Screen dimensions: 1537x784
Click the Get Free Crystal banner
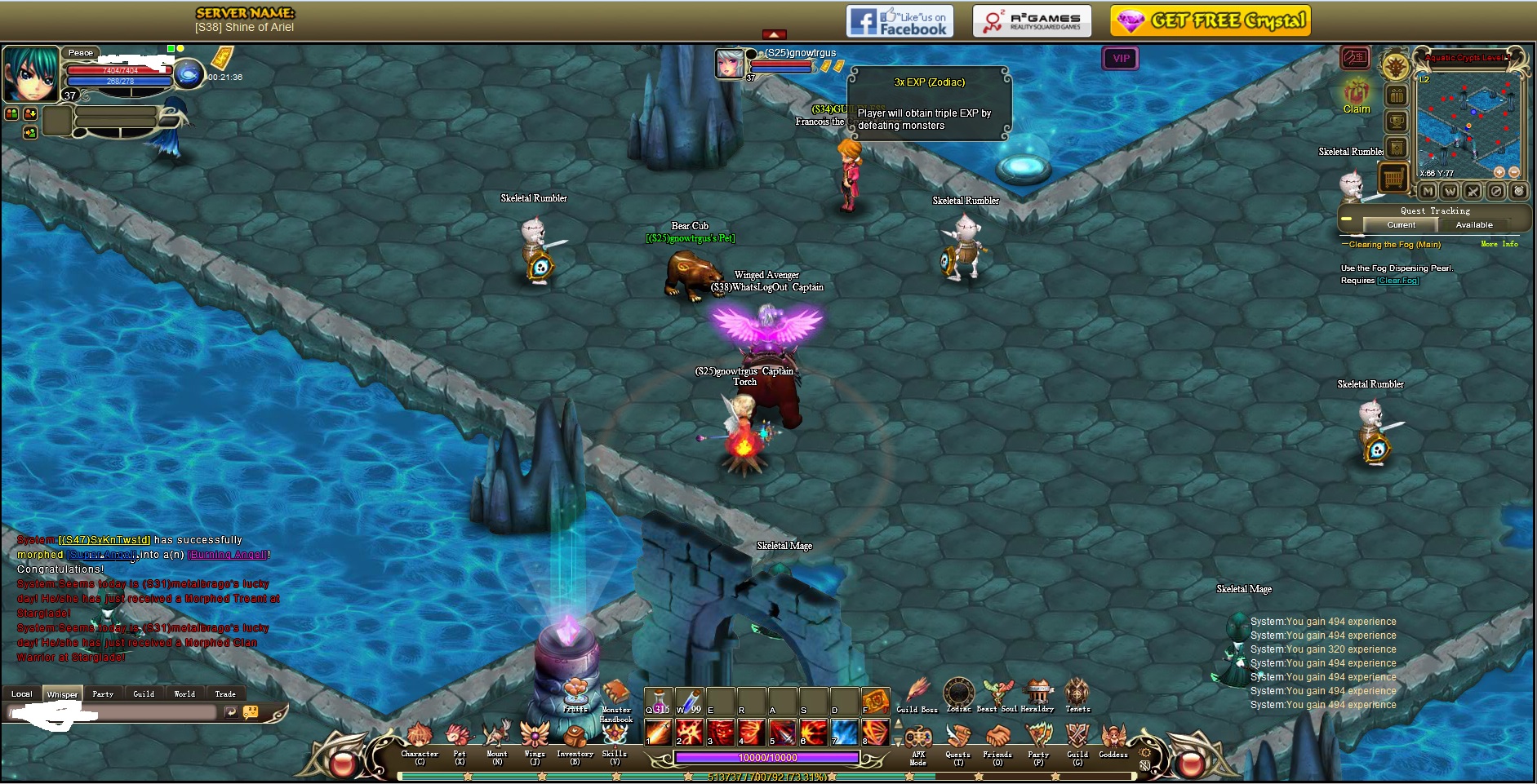[1210, 20]
